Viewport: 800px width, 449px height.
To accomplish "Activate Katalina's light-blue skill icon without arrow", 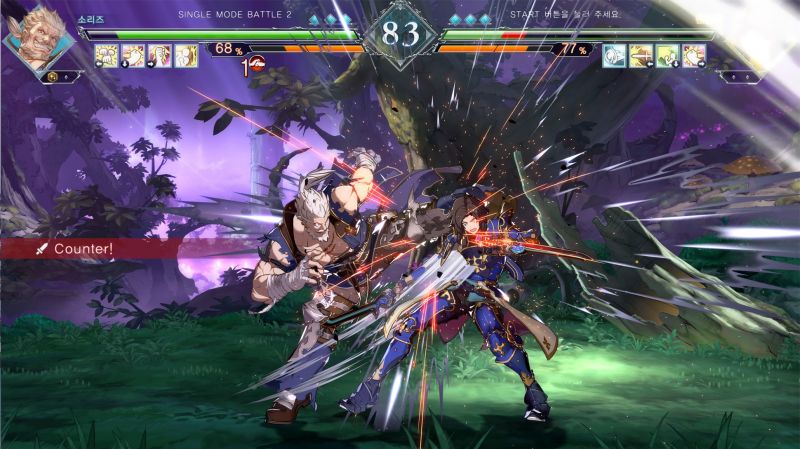I will [614, 56].
